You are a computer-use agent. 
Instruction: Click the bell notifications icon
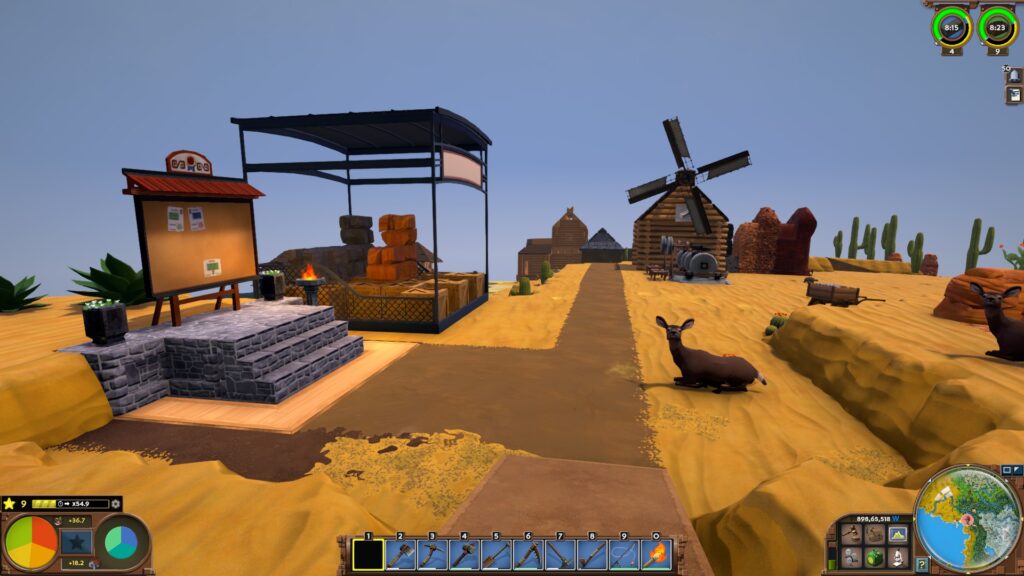[1013, 76]
